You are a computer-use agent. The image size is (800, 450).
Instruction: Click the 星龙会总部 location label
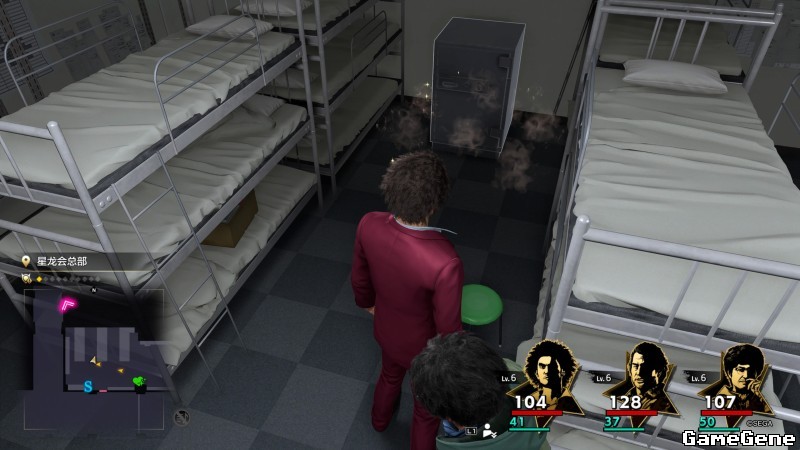coord(64,261)
